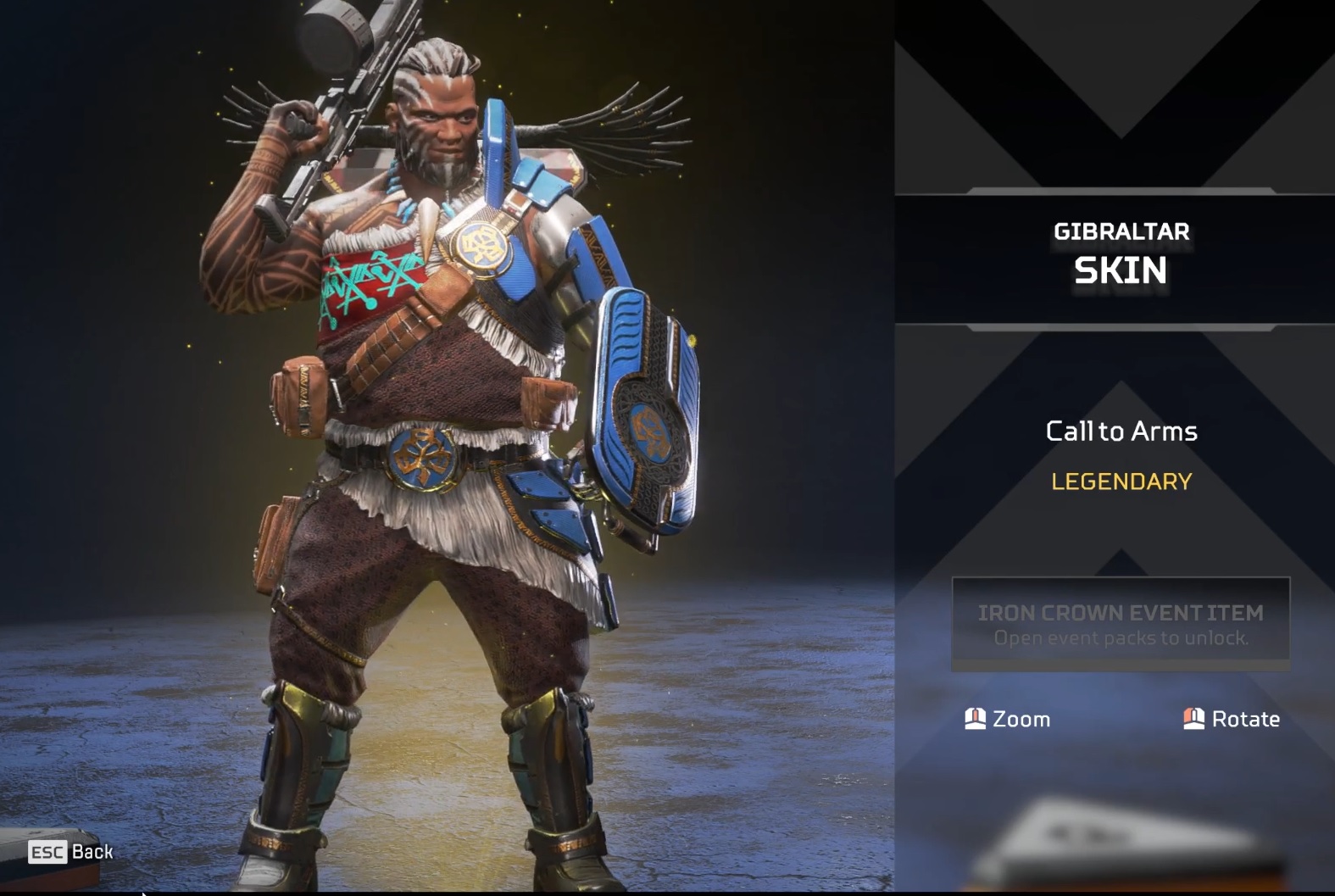Click the LEGENDARY rarity label
1335x896 pixels.
(x=1120, y=481)
